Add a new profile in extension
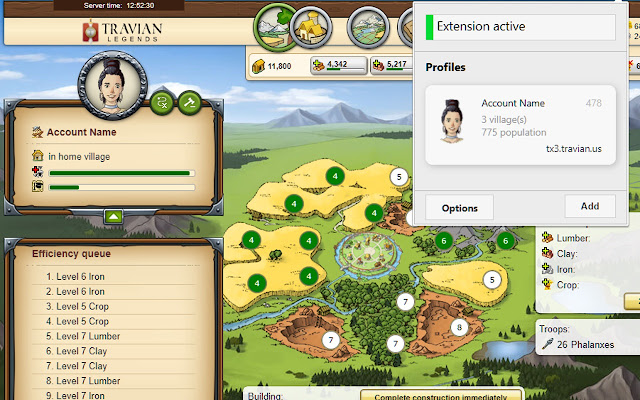The width and height of the screenshot is (640, 400). [590, 206]
